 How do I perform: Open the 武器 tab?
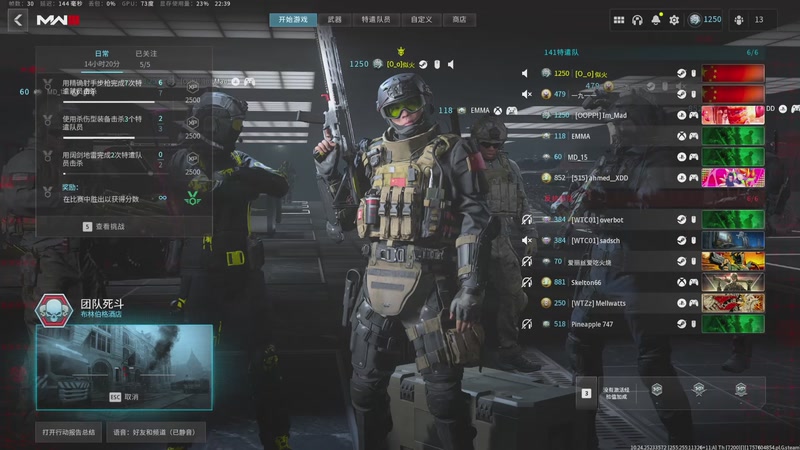(335, 19)
